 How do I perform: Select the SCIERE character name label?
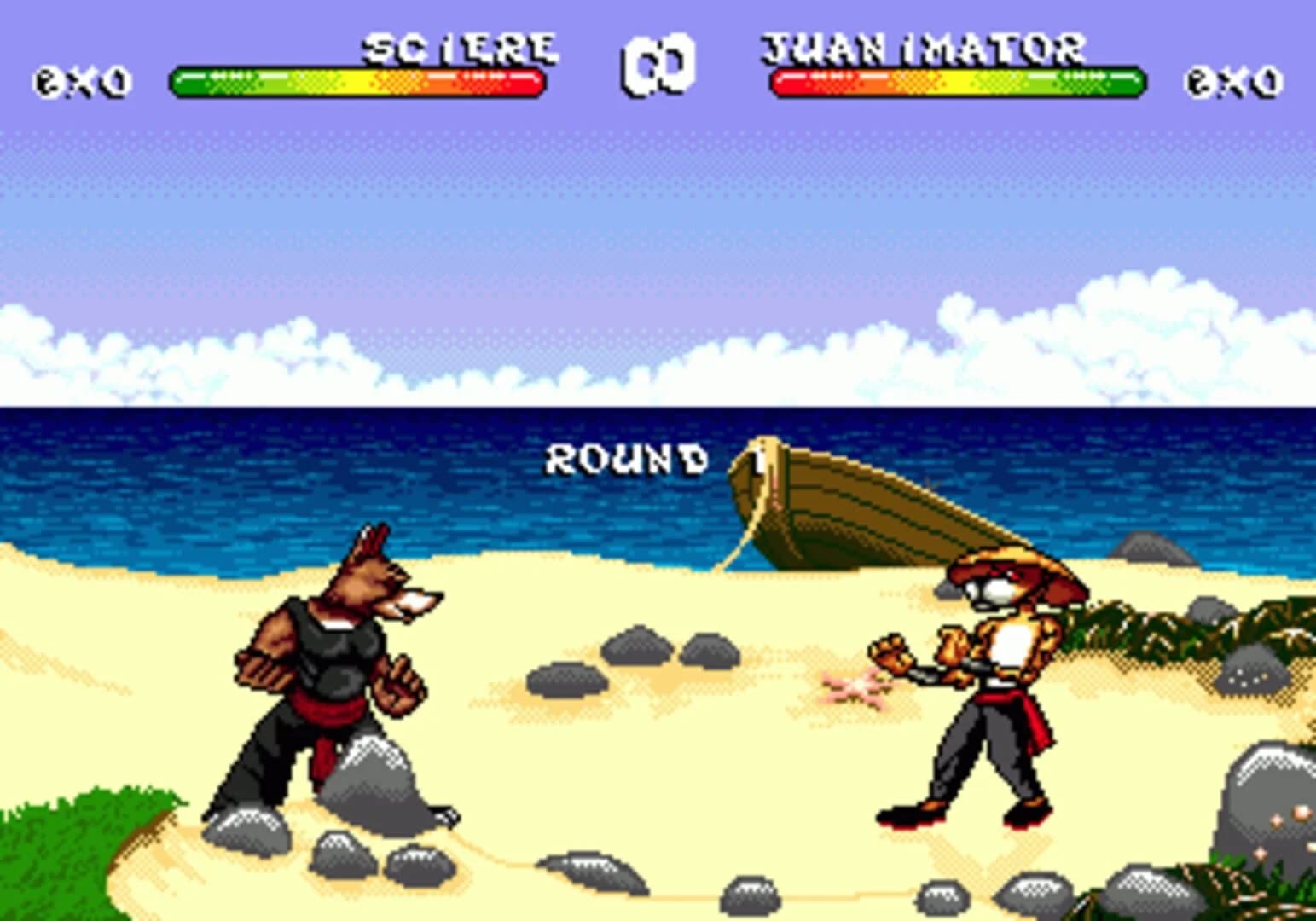(457, 49)
